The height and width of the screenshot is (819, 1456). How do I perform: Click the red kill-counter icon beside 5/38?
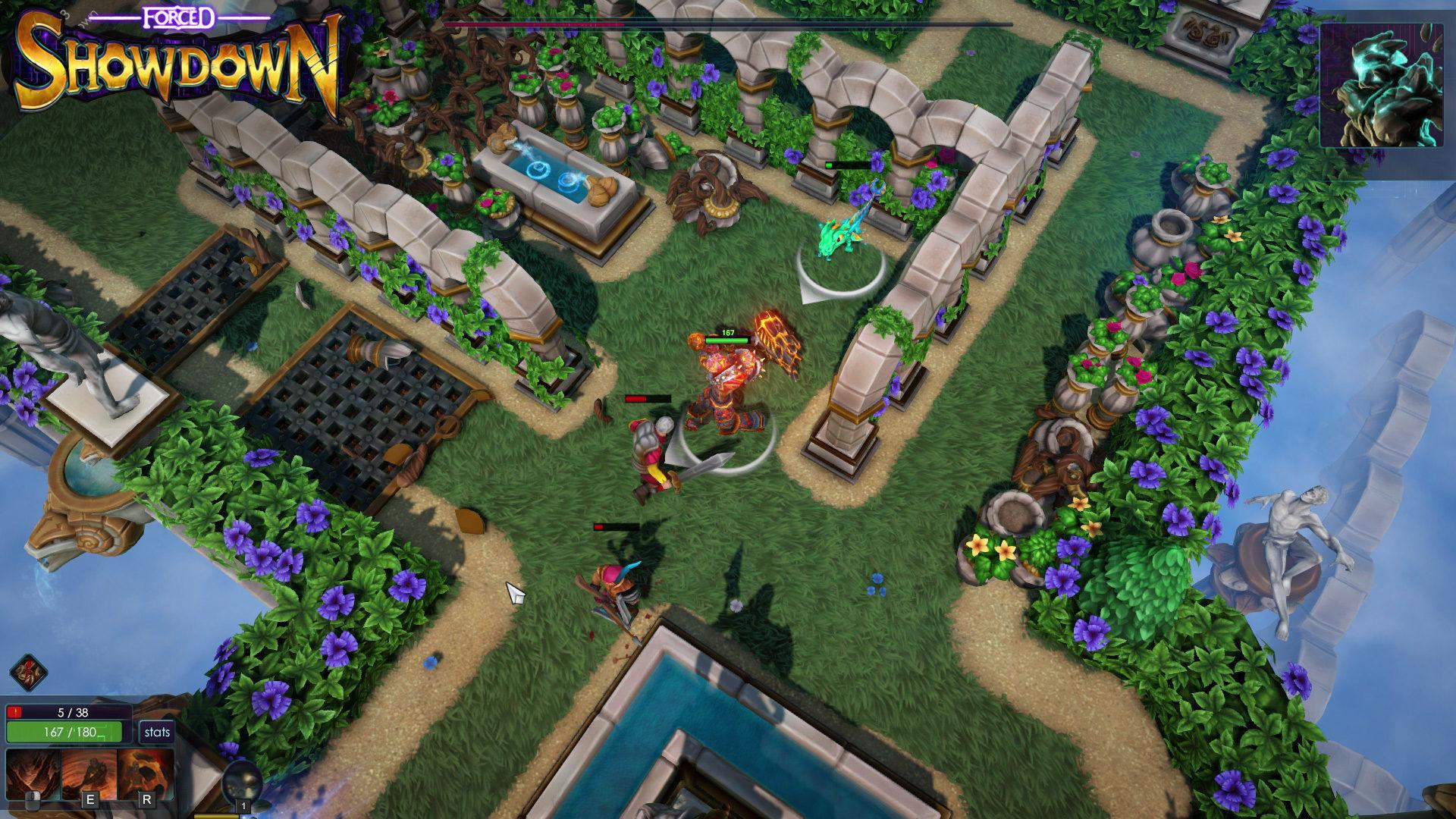pyautogui.click(x=15, y=712)
